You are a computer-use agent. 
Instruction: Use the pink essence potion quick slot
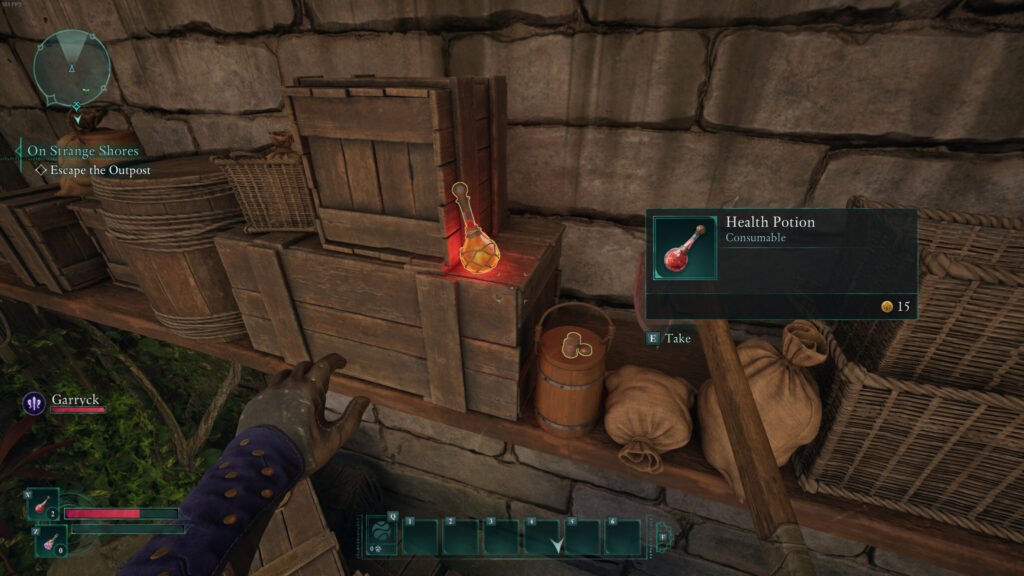(48, 541)
